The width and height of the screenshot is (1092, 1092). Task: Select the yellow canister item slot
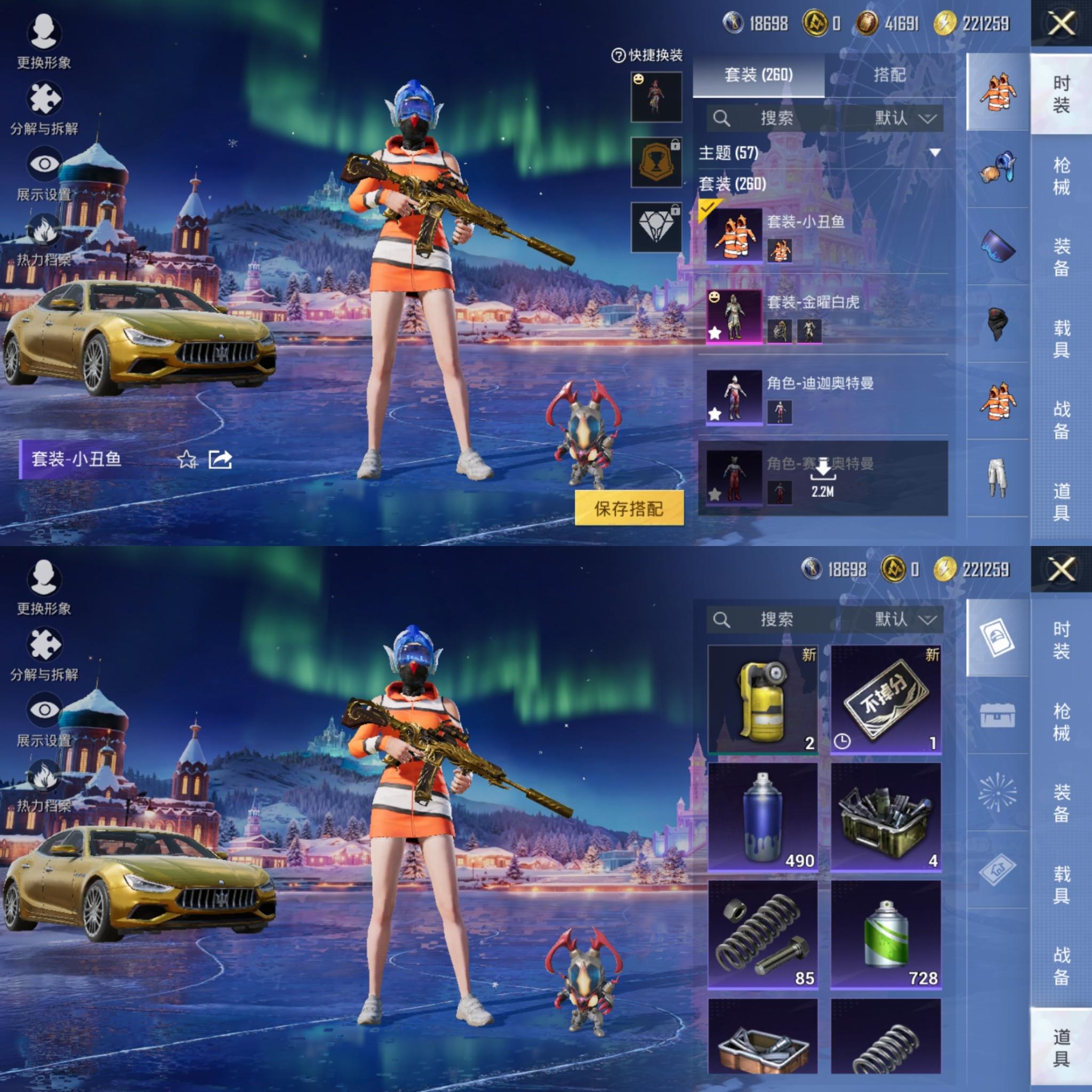tap(762, 698)
